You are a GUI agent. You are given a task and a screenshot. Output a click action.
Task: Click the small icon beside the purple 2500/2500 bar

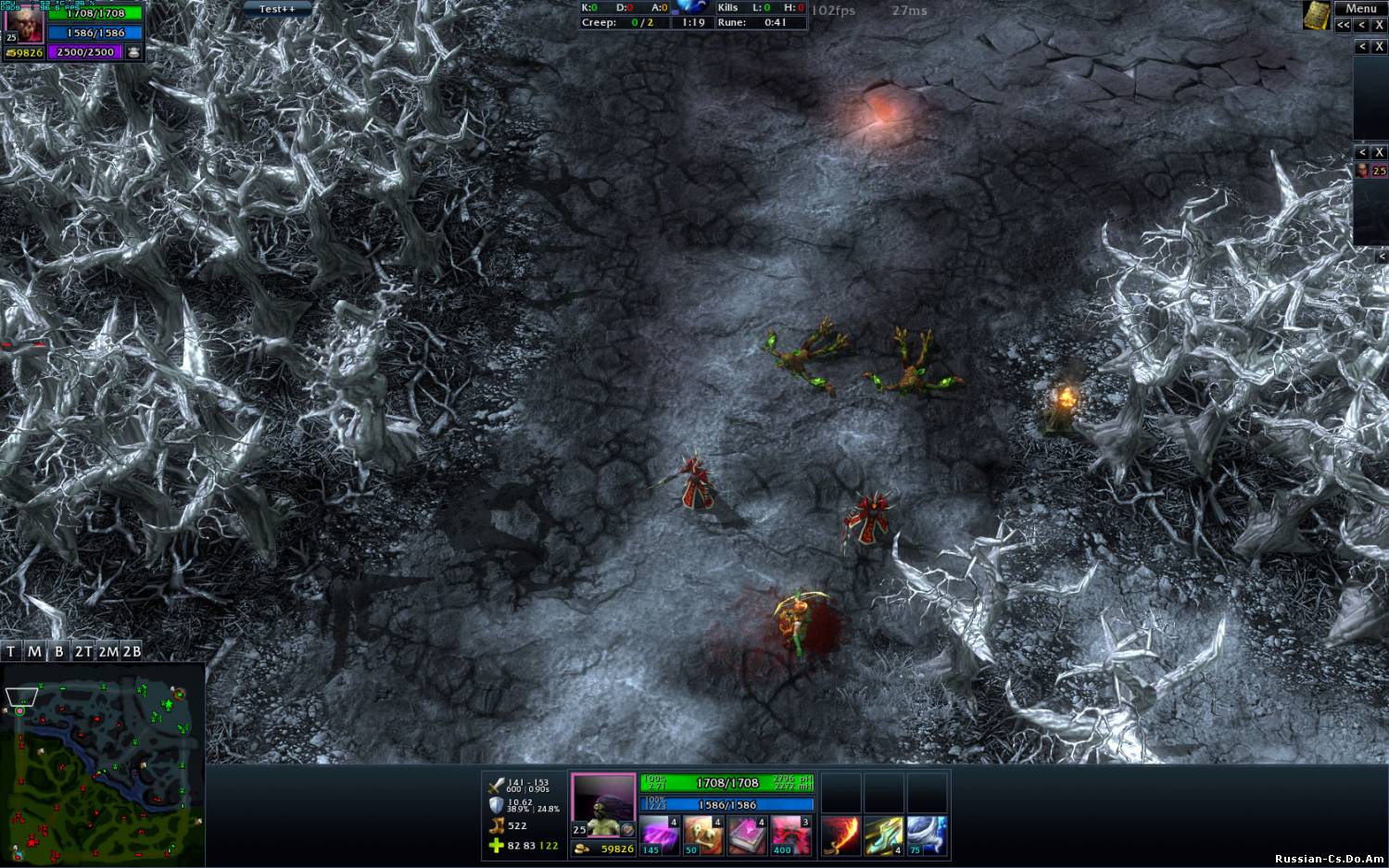click(133, 53)
